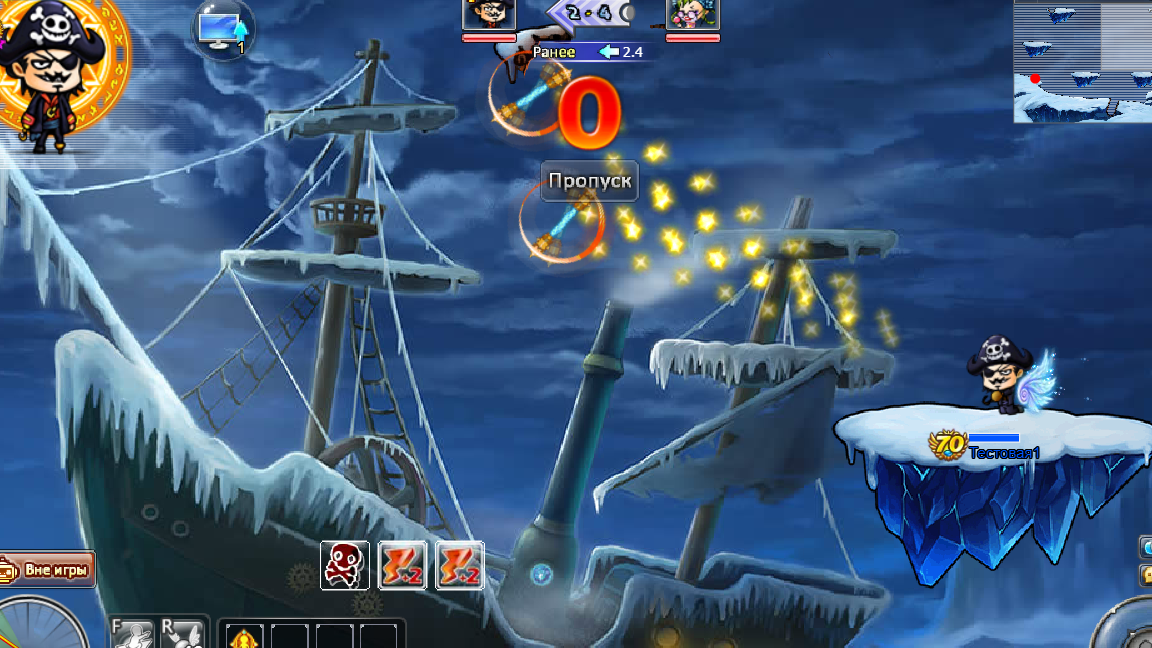This screenshot has height=648, width=1152.
Task: Select the red skull and crossbones icon
Action: [345, 566]
